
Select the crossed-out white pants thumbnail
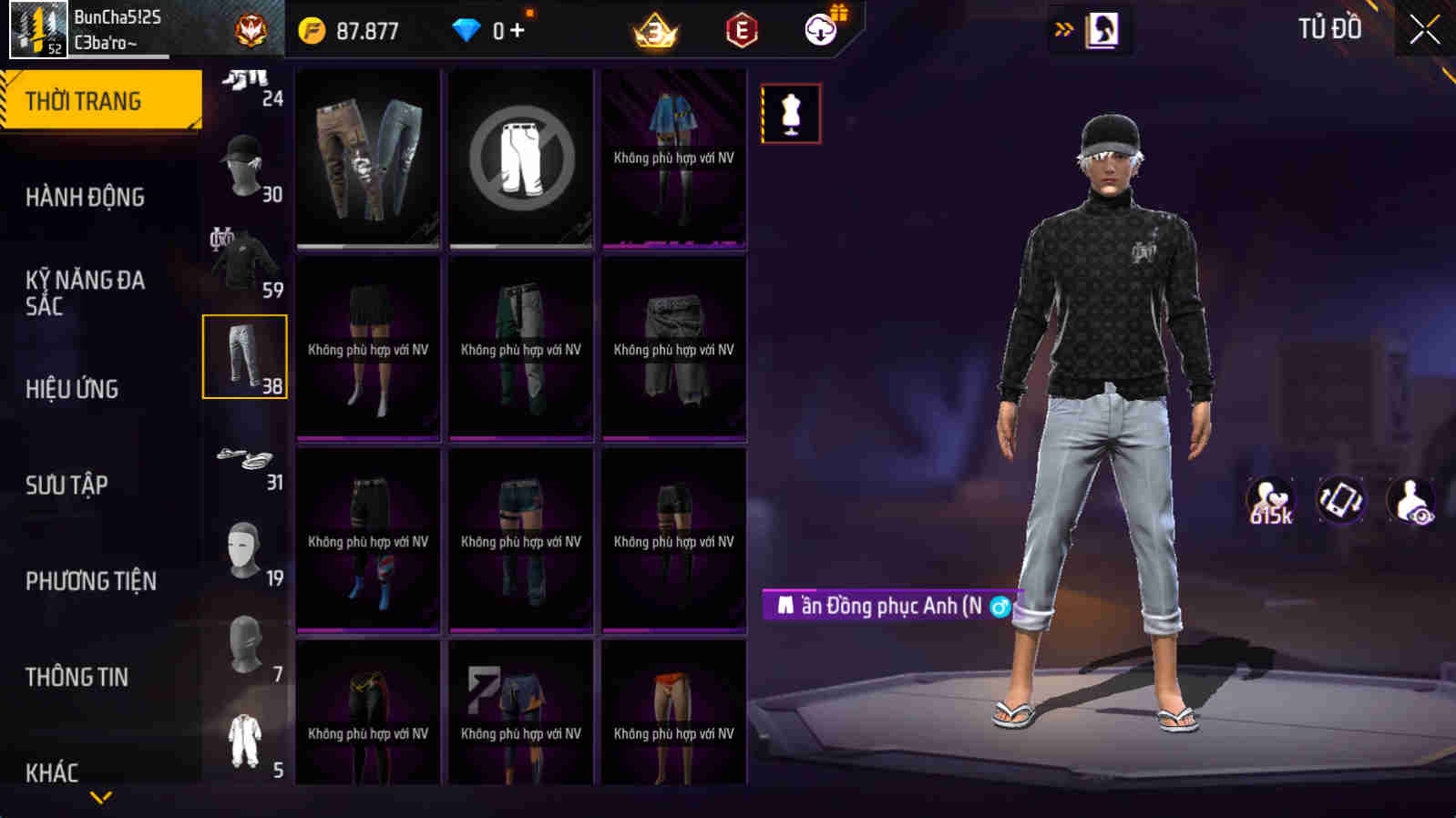pyautogui.click(x=520, y=157)
